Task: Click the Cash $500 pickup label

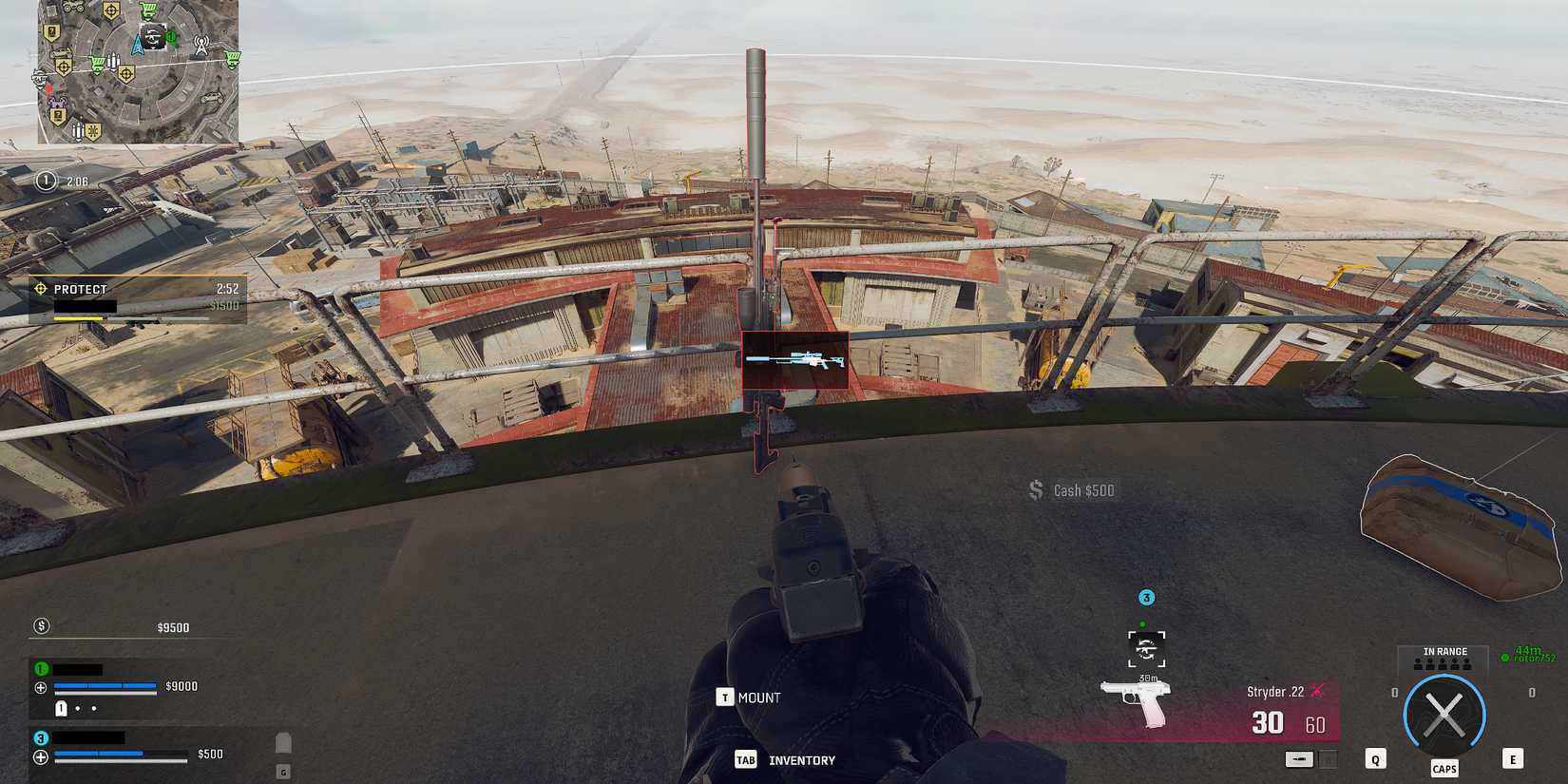Action: (x=1072, y=490)
